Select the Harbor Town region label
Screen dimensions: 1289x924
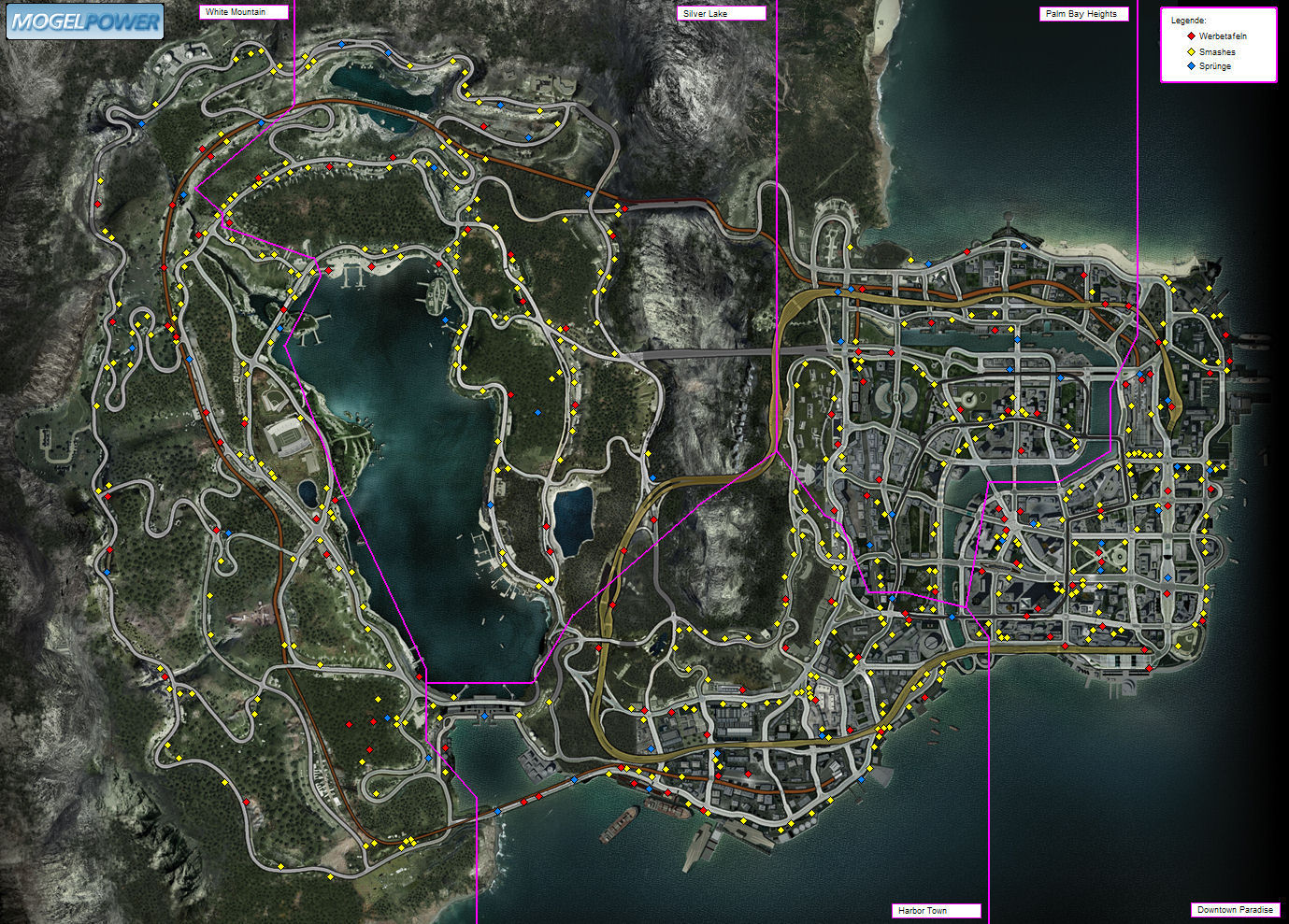936,910
